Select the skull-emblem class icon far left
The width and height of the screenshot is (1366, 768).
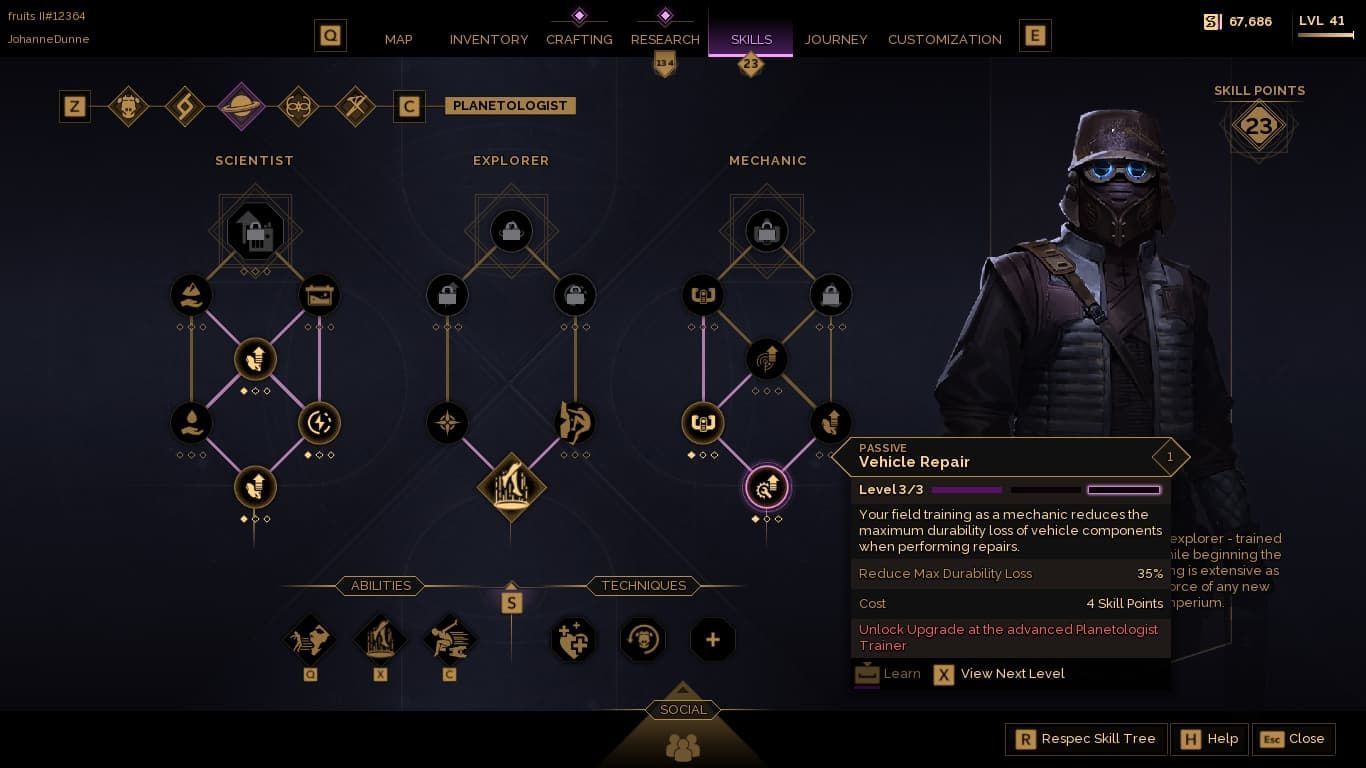tap(128, 105)
